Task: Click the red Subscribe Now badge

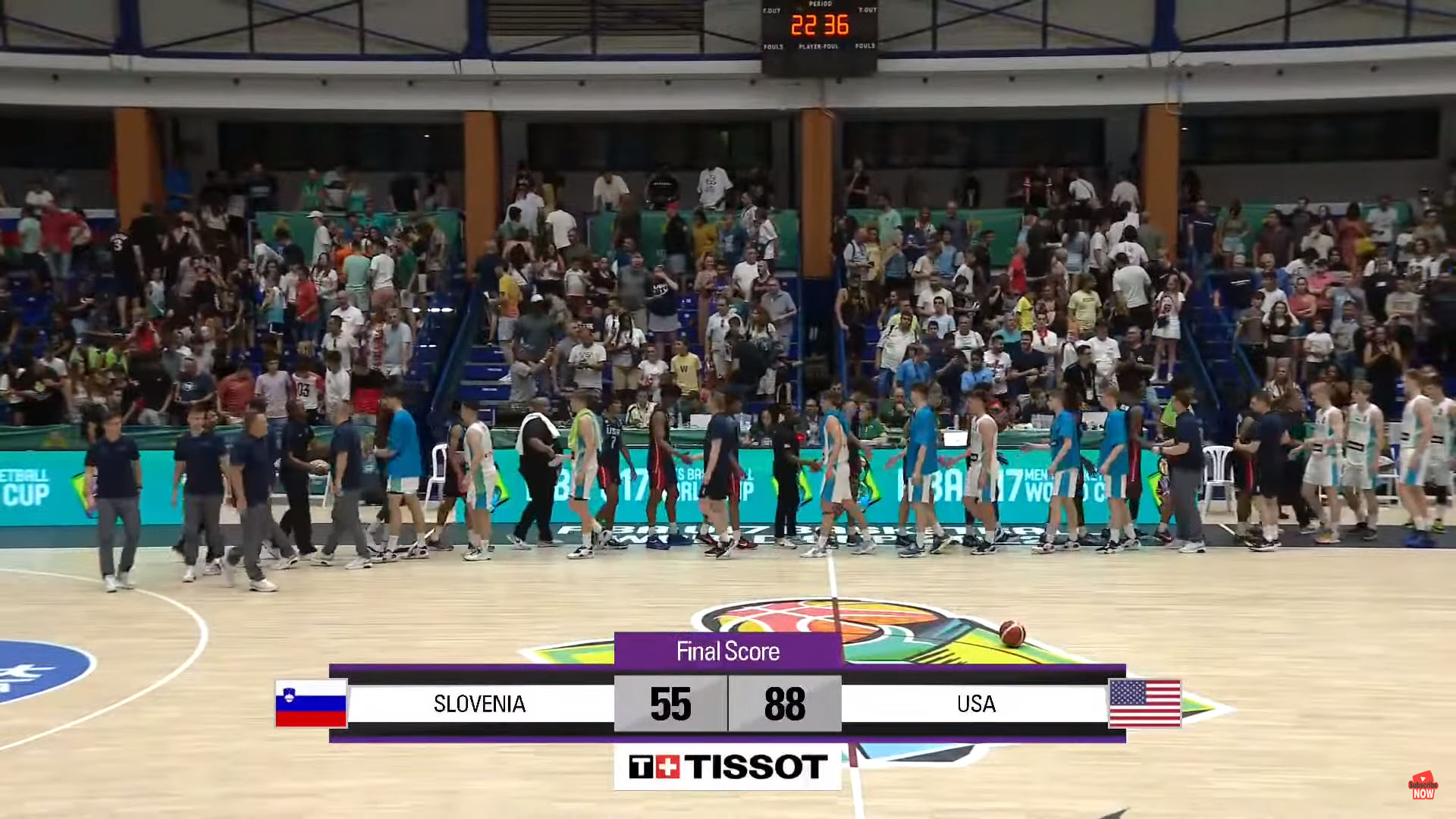Action: pos(1423,786)
